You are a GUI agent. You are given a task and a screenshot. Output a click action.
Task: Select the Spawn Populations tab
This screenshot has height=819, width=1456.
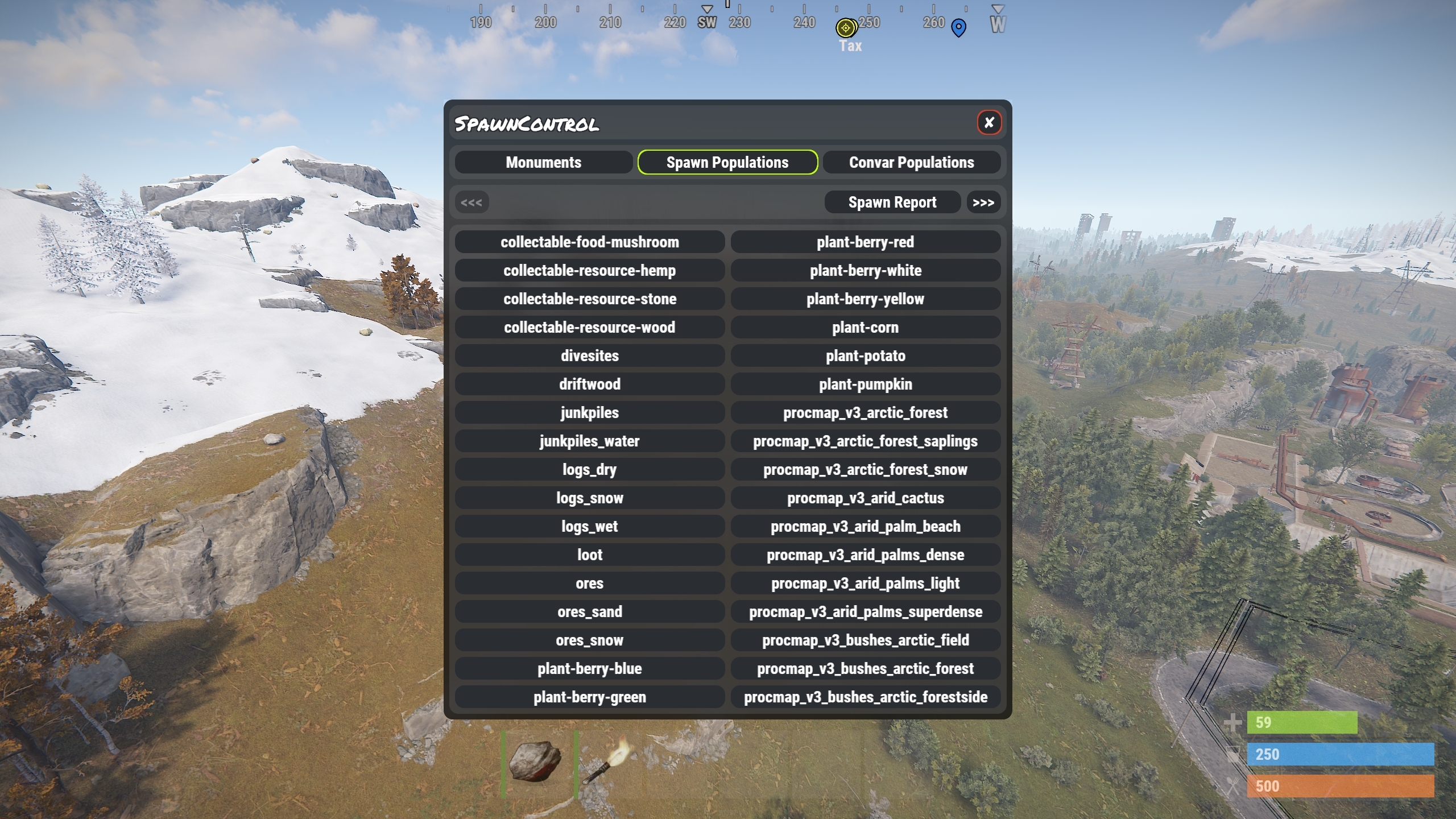coord(727,163)
